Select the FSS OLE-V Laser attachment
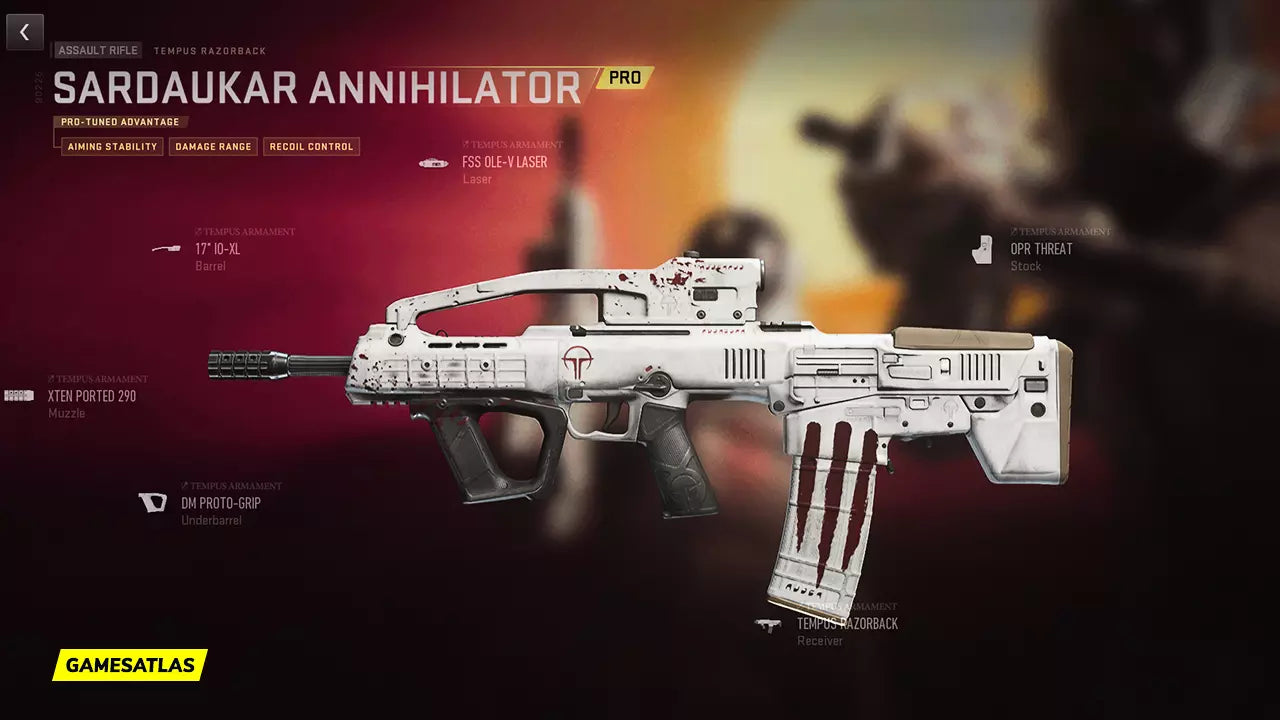Image resolution: width=1280 pixels, height=720 pixels. [504, 162]
